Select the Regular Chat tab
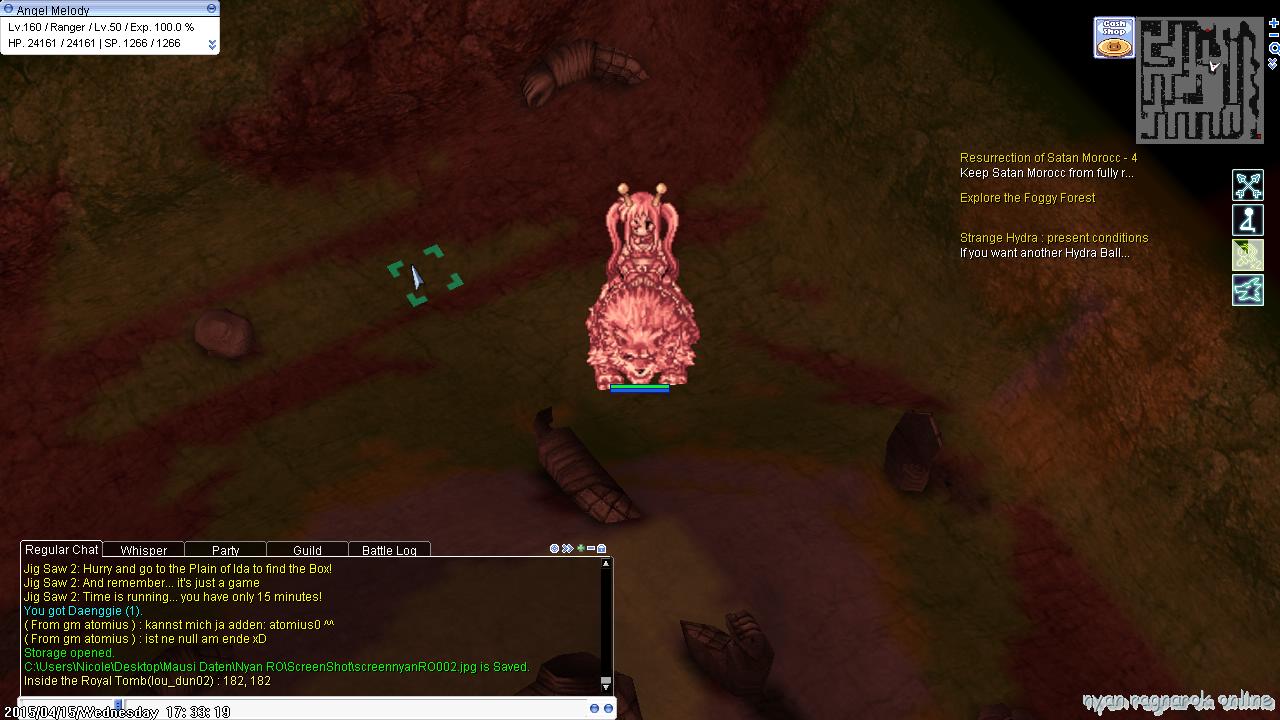The image size is (1280, 720). point(61,549)
